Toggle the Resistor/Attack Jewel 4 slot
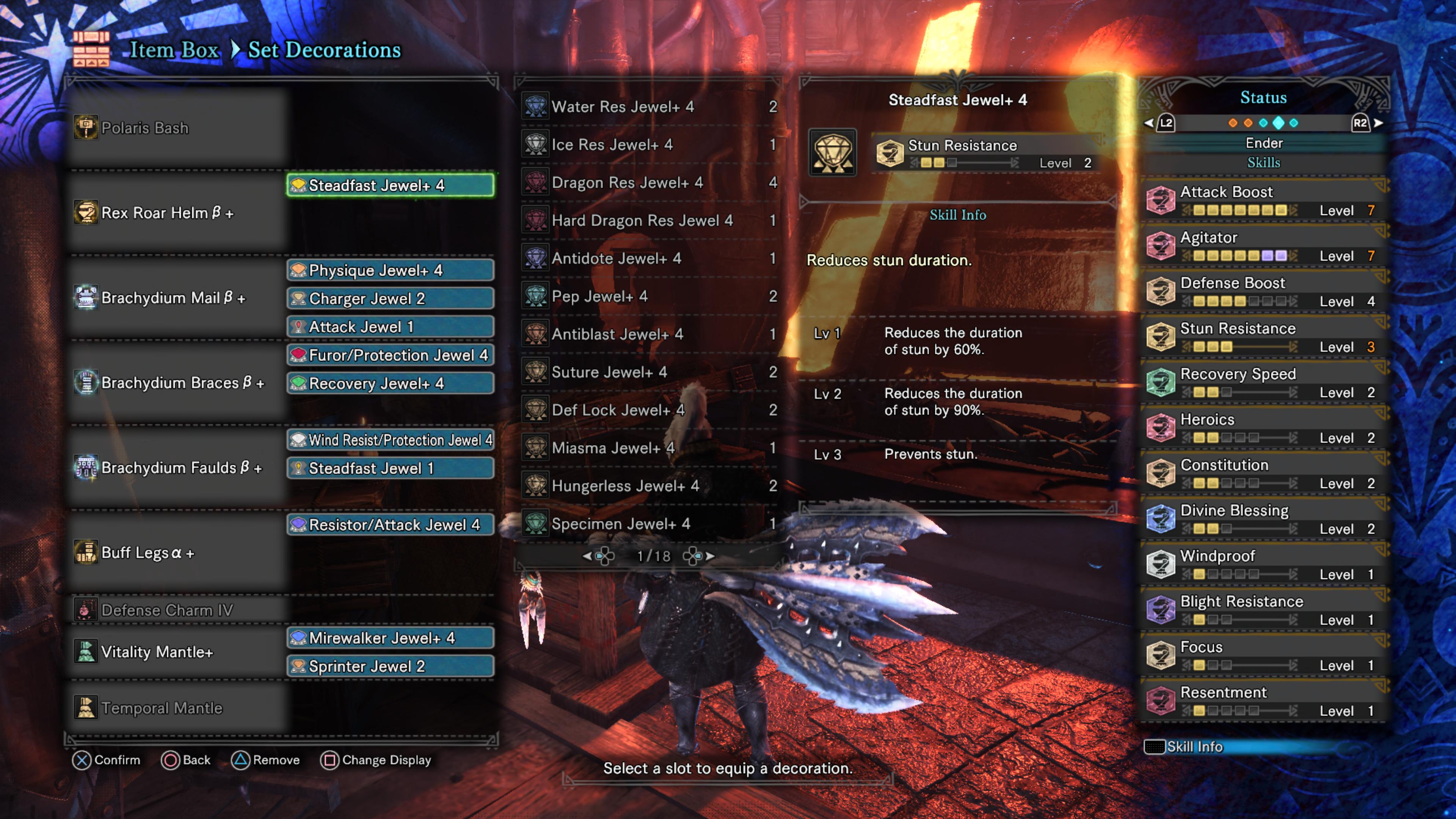1456x819 pixels. (390, 524)
